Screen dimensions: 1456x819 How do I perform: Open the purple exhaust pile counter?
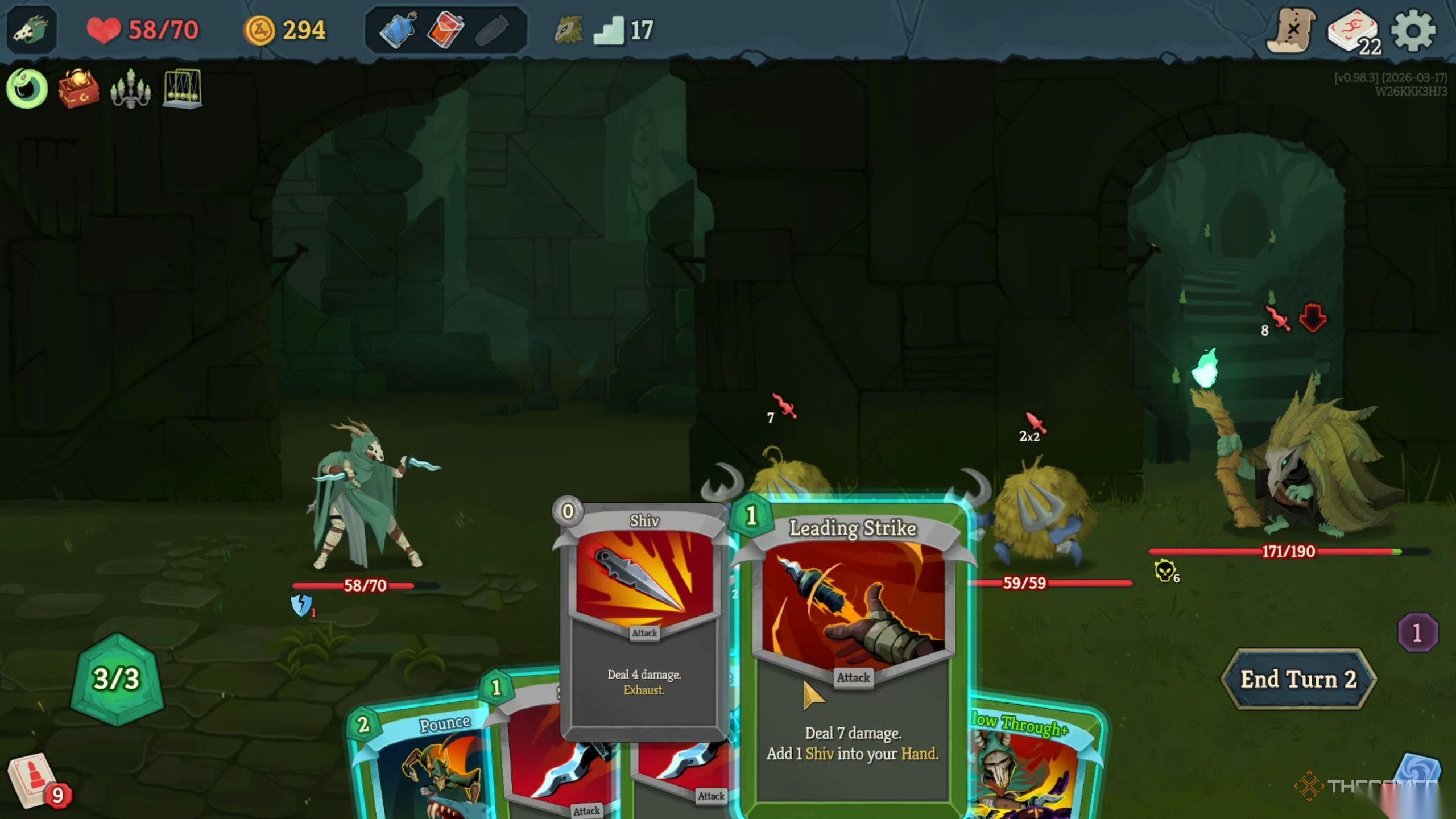pos(1417,632)
